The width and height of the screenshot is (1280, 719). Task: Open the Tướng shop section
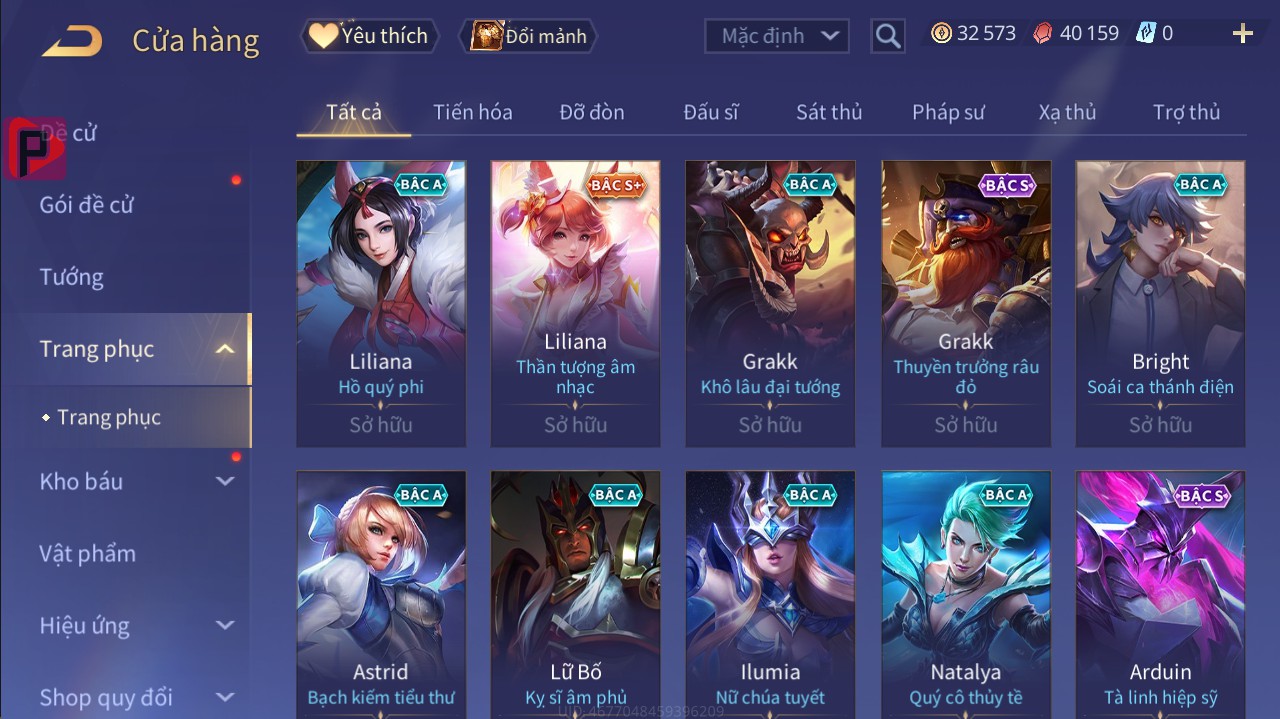coord(72,277)
